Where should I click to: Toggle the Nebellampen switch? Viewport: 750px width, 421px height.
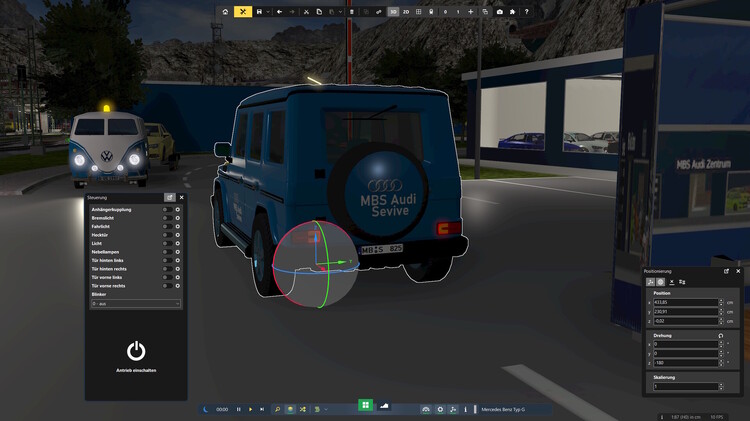(x=165, y=252)
